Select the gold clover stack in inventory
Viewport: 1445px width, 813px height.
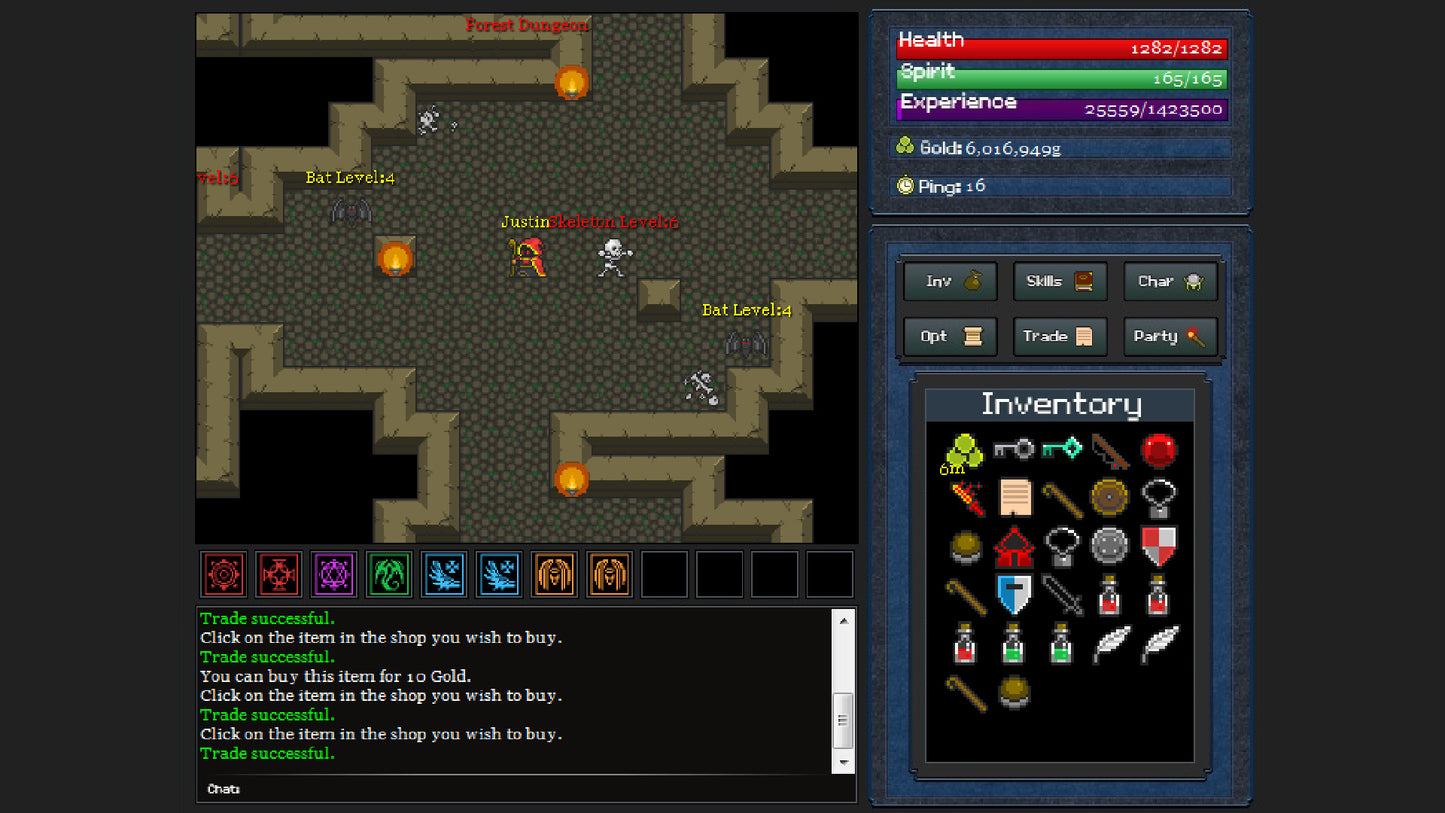click(x=965, y=451)
